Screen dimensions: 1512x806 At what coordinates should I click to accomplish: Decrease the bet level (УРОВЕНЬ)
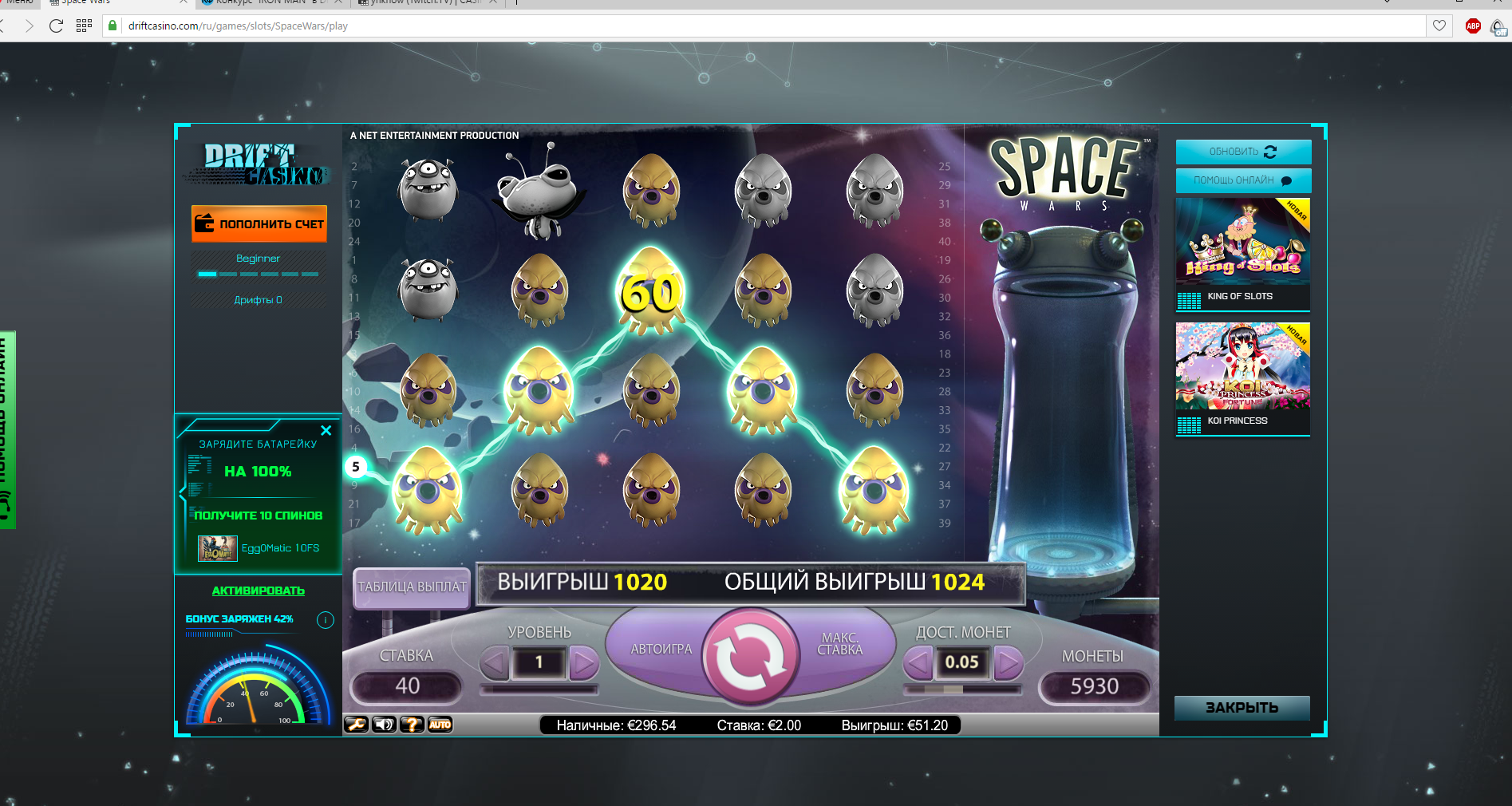point(495,662)
